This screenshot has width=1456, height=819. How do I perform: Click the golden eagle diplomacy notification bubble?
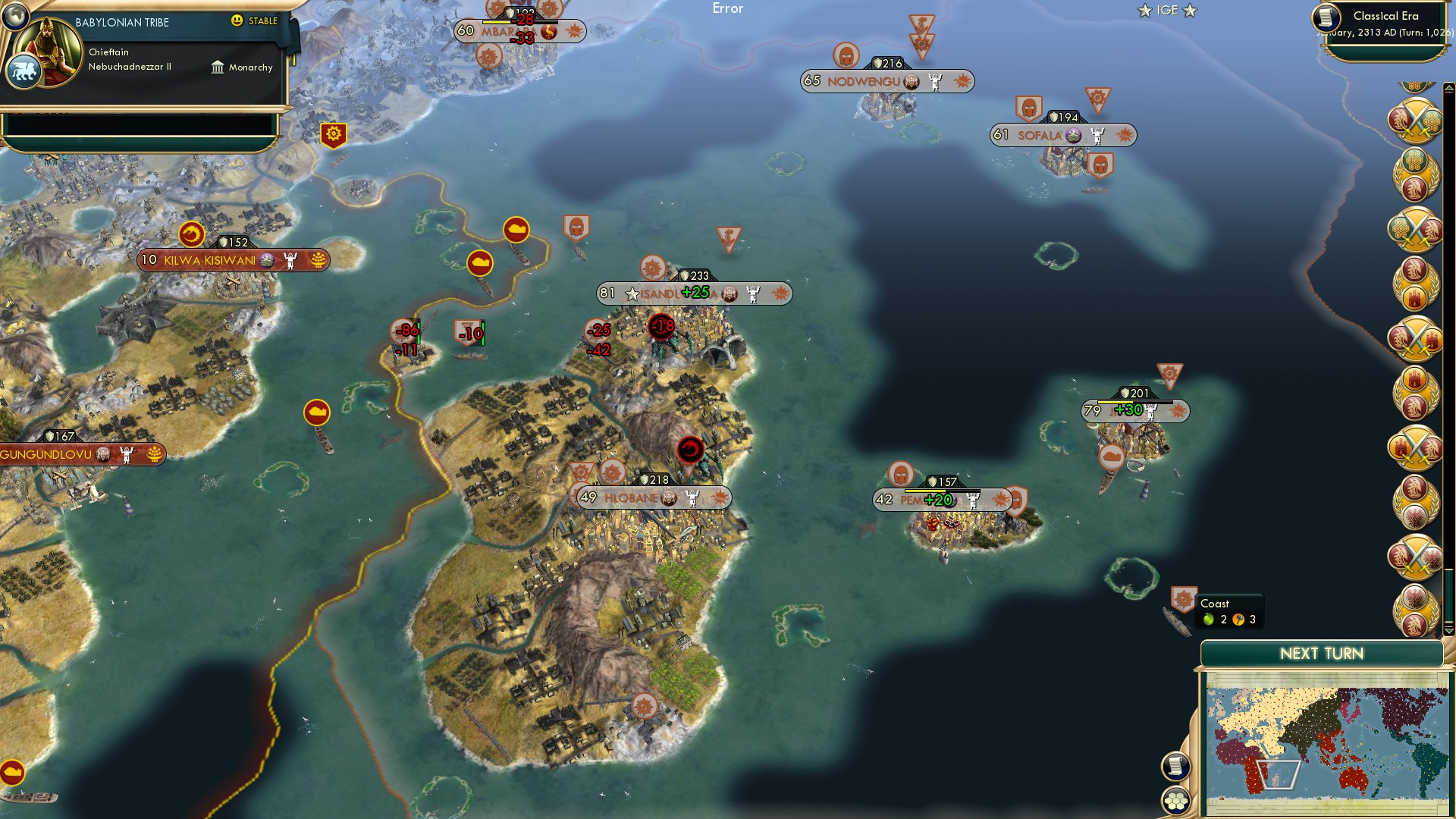click(x=1416, y=500)
